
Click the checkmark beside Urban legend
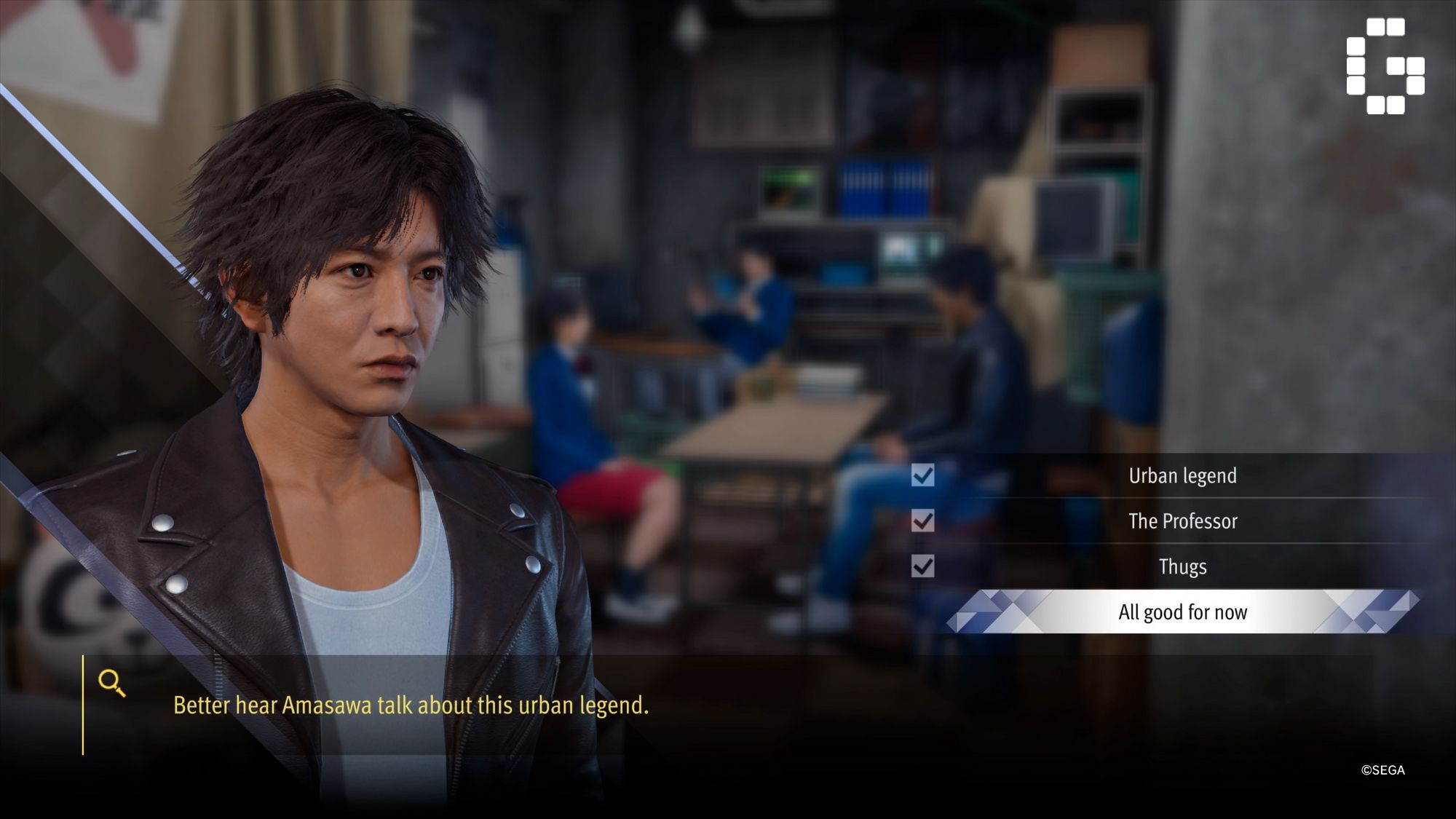[x=923, y=477]
